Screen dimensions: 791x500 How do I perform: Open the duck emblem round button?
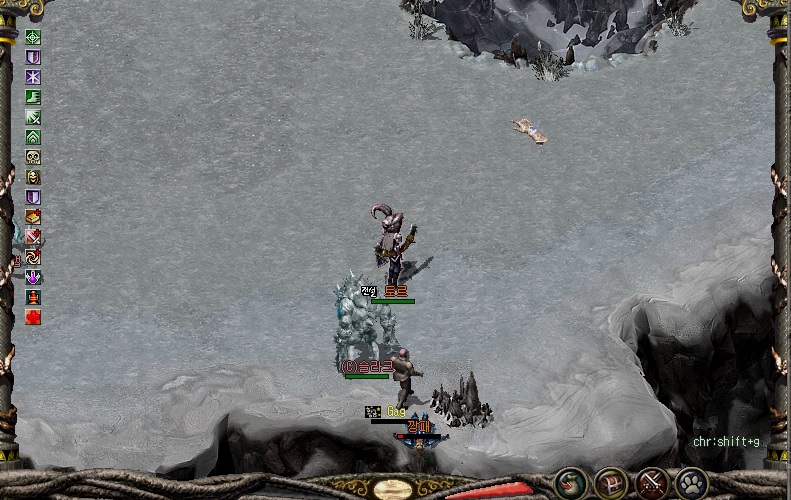point(572,483)
